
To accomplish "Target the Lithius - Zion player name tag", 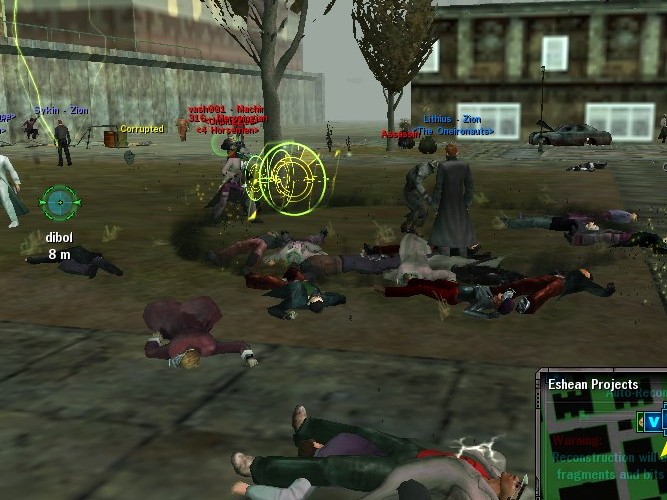I will pyautogui.click(x=452, y=119).
